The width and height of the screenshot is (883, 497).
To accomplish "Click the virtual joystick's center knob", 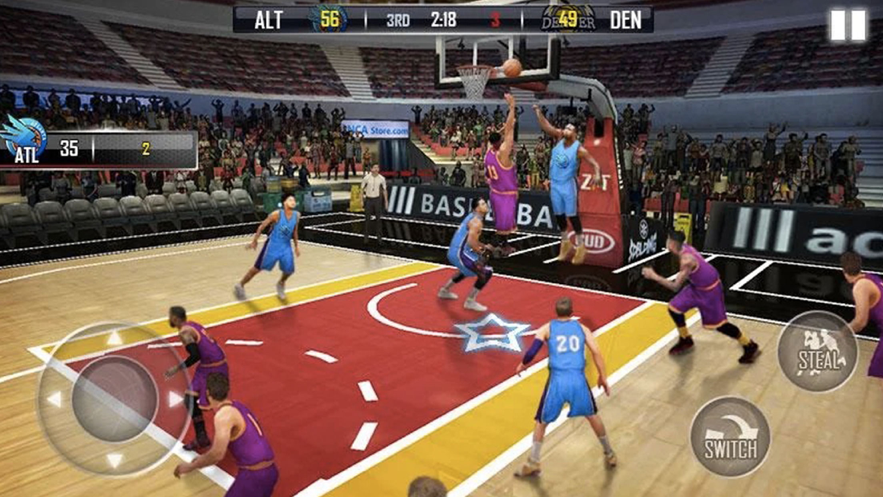I will coord(114,399).
